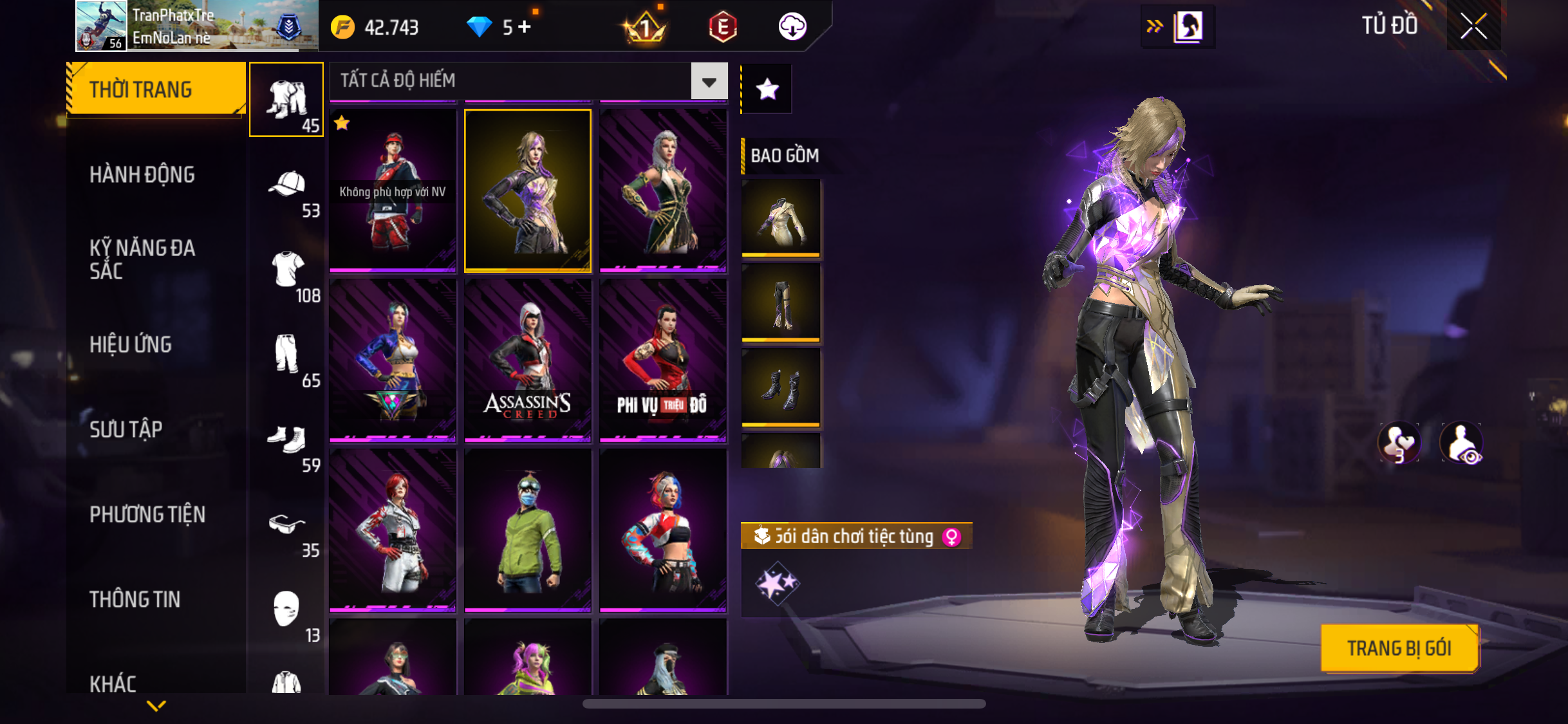Open the Thông Tin tab

pos(135,599)
